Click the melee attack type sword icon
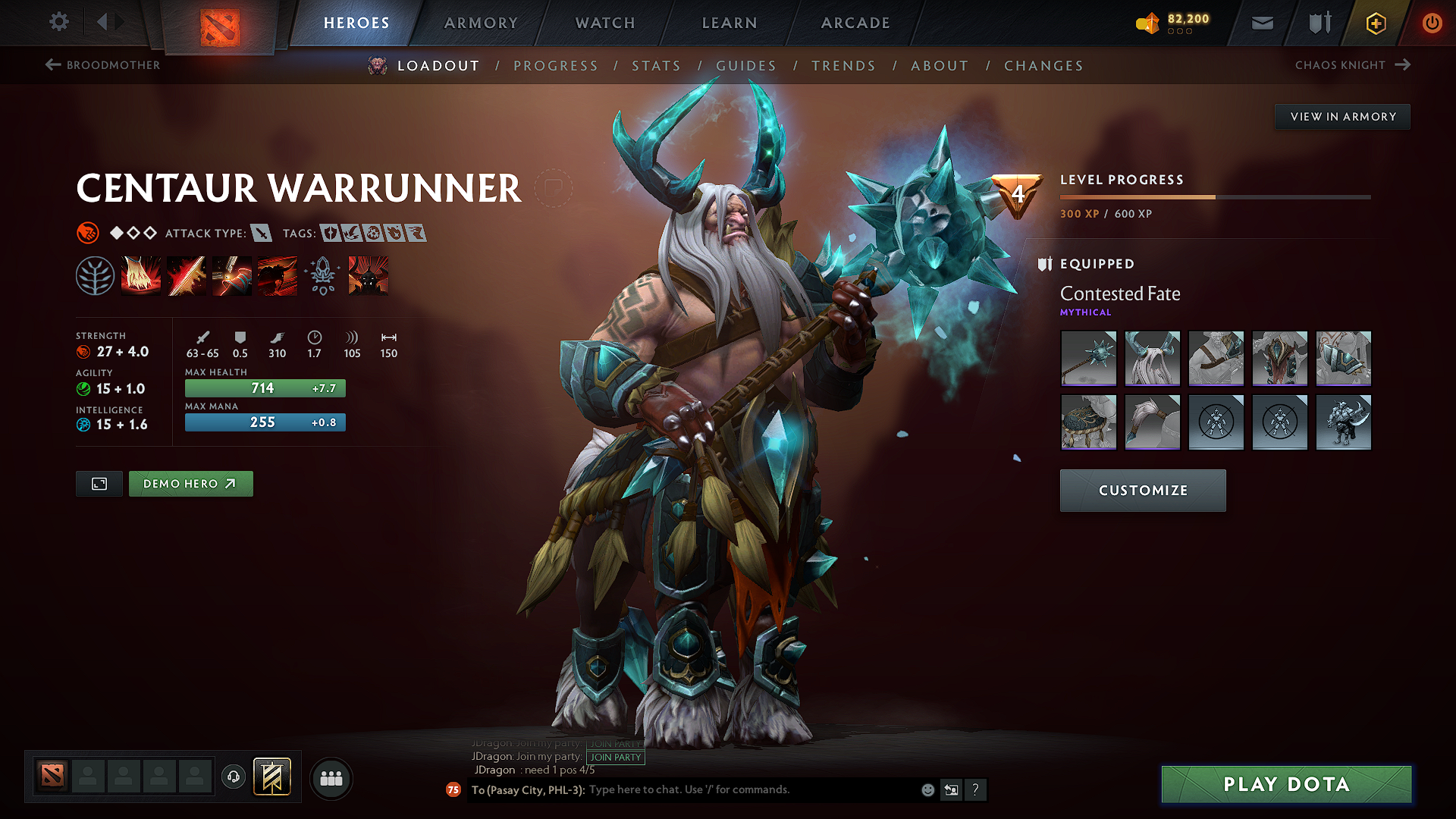This screenshot has height=819, width=1456. (262, 233)
